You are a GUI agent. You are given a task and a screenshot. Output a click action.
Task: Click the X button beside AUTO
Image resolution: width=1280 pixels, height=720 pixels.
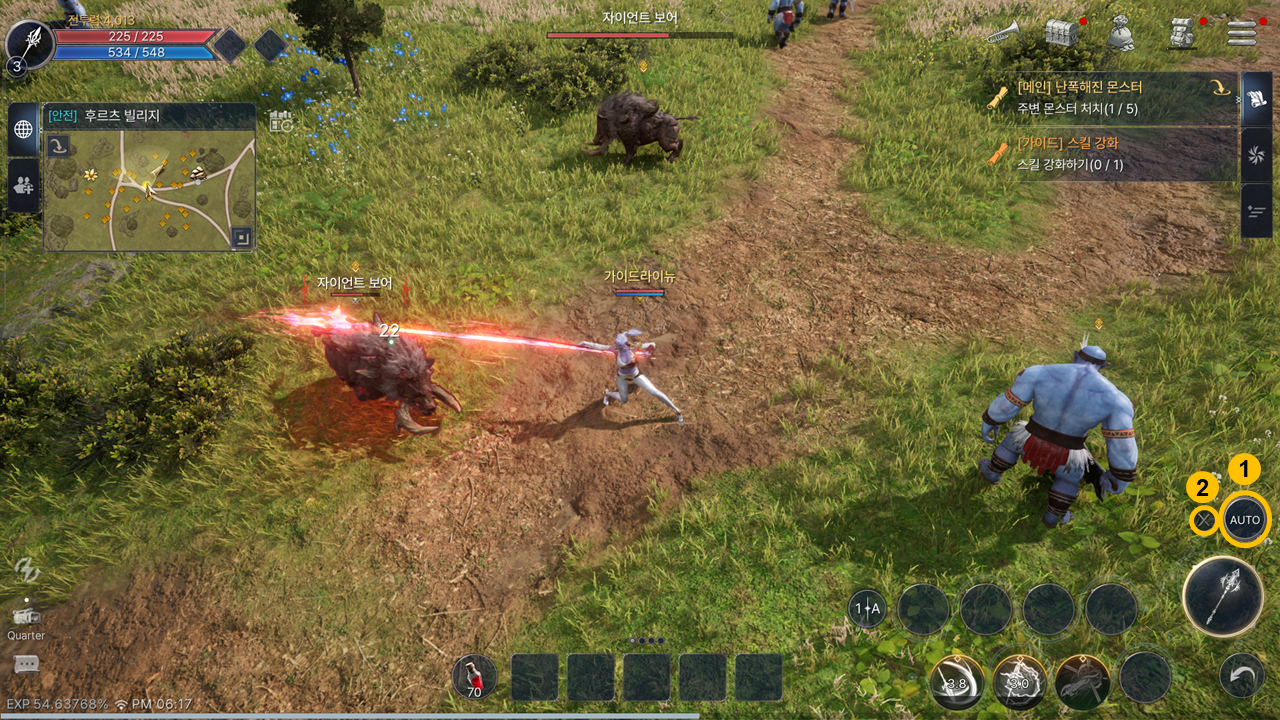(x=1205, y=520)
